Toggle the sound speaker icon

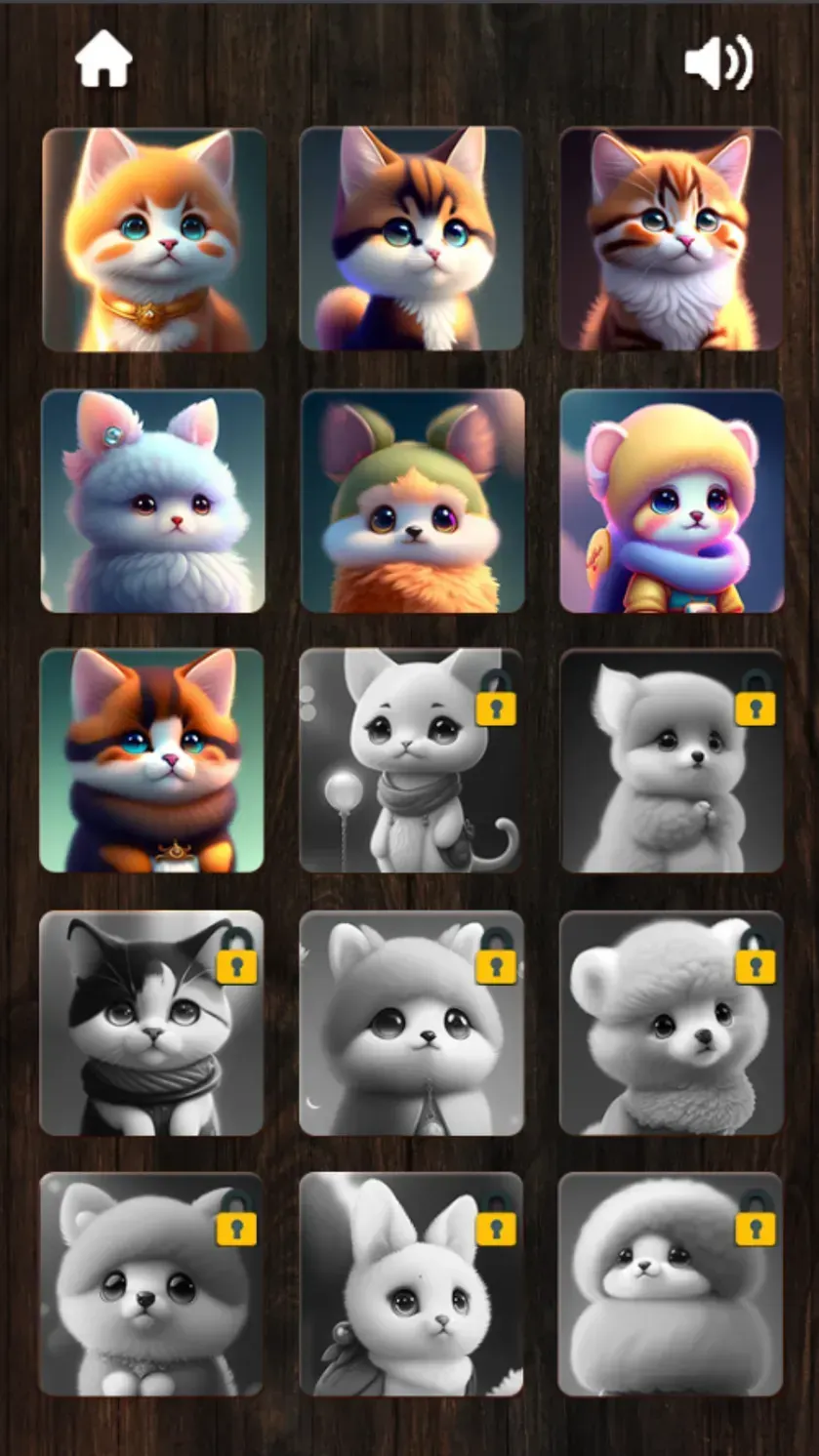[717, 63]
